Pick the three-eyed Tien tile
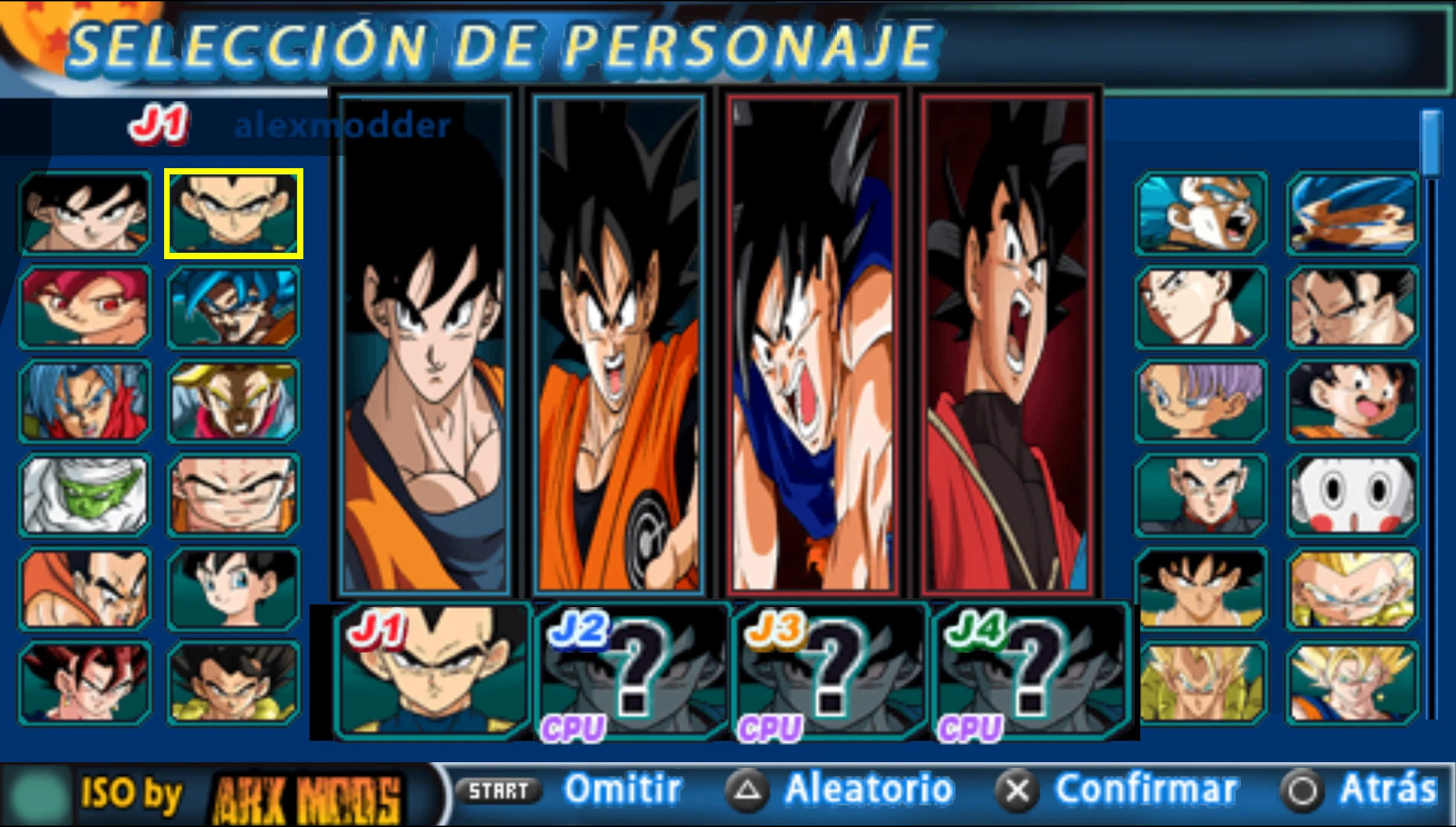The width and height of the screenshot is (1456, 827). click(x=1200, y=495)
